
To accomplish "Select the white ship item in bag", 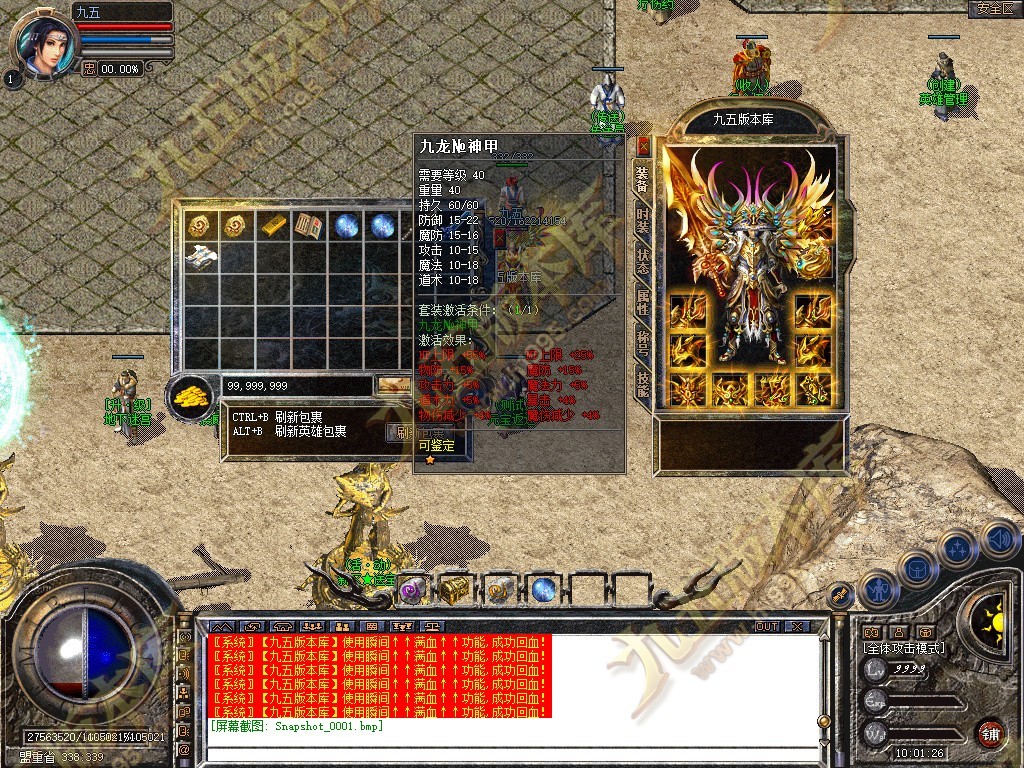I will pyautogui.click(x=201, y=256).
